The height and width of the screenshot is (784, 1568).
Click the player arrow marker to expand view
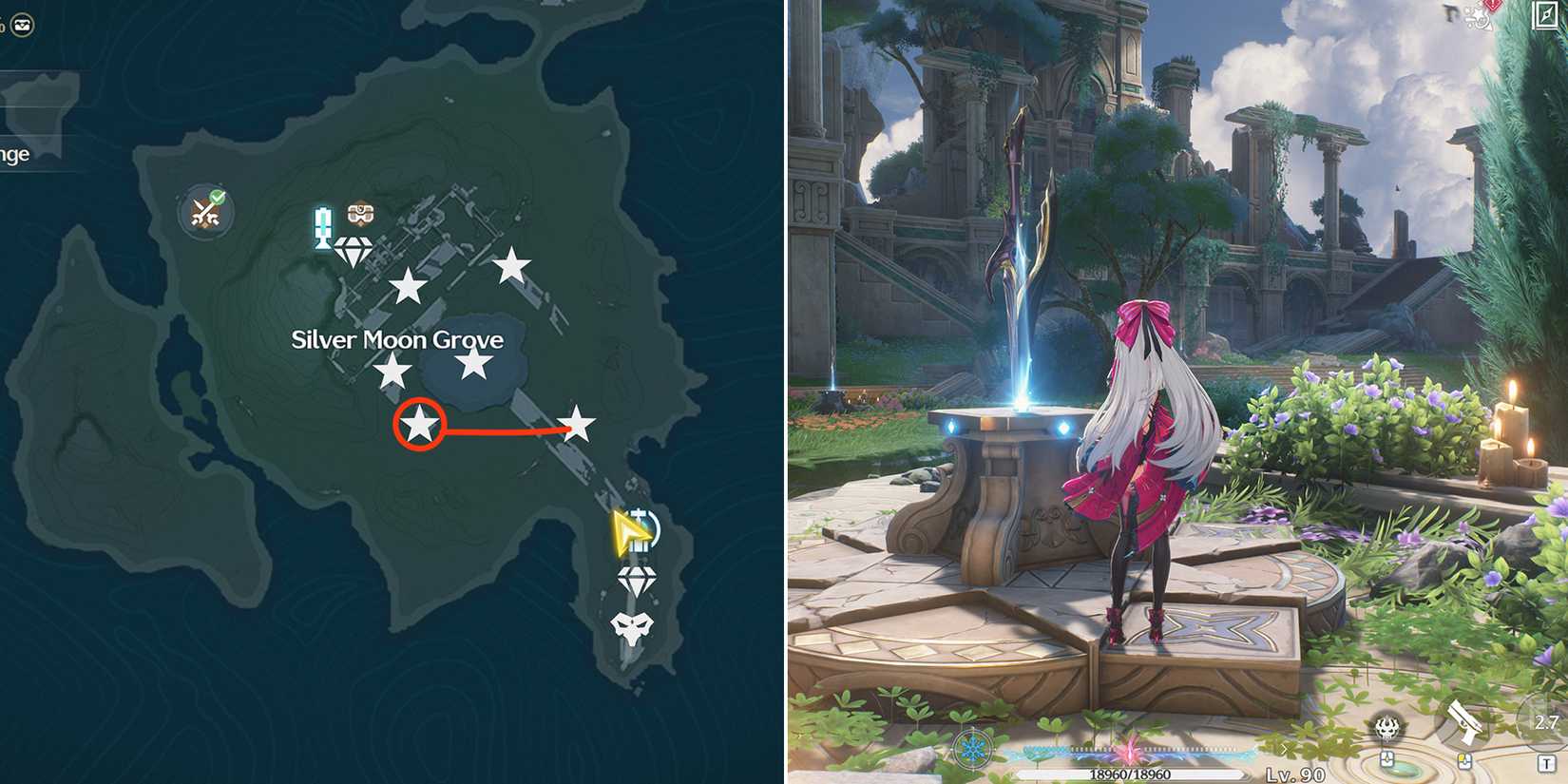630,535
